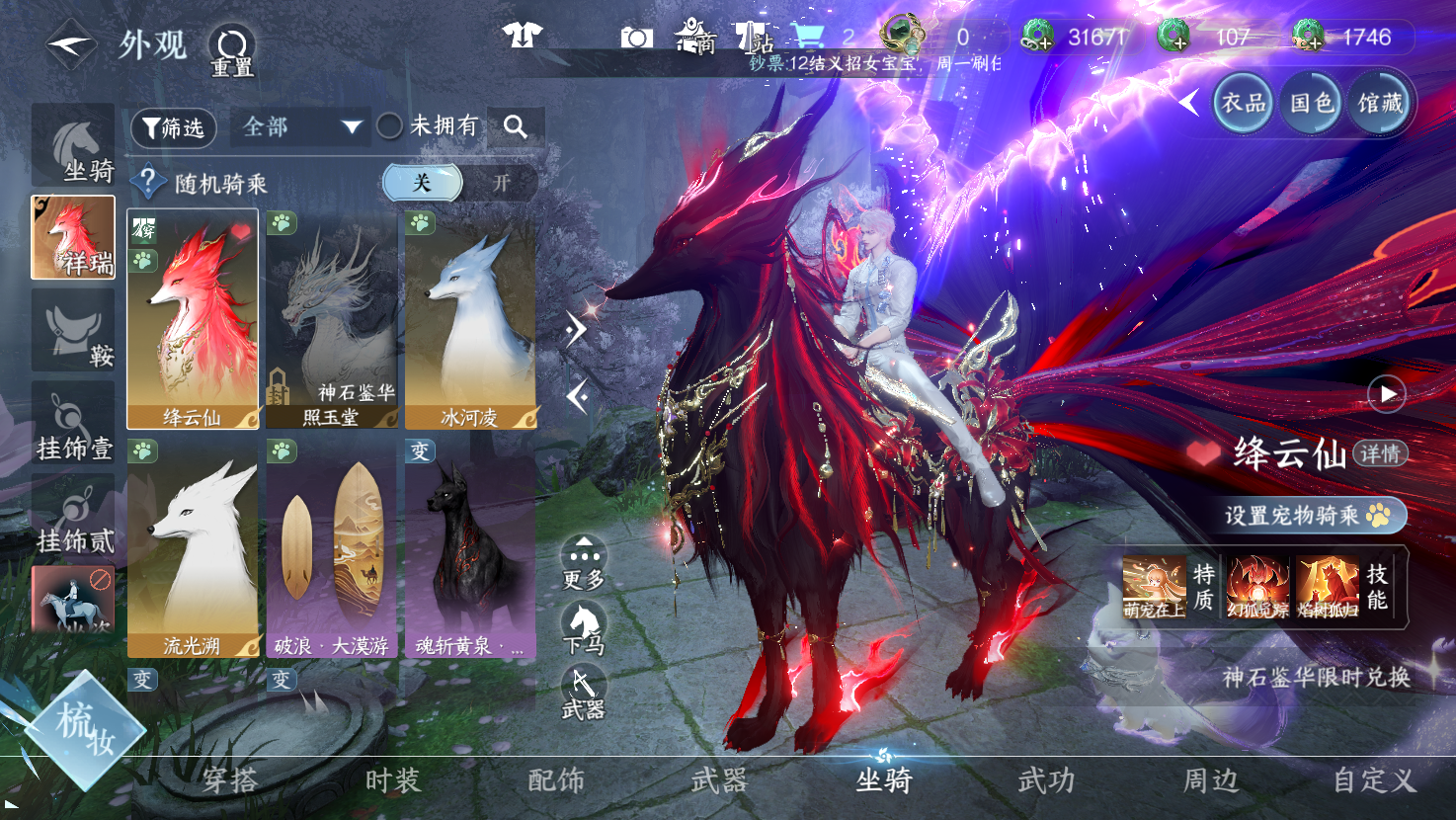Go back using the top-left arrow
This screenshot has height=820, width=1456.
[x=69, y=44]
